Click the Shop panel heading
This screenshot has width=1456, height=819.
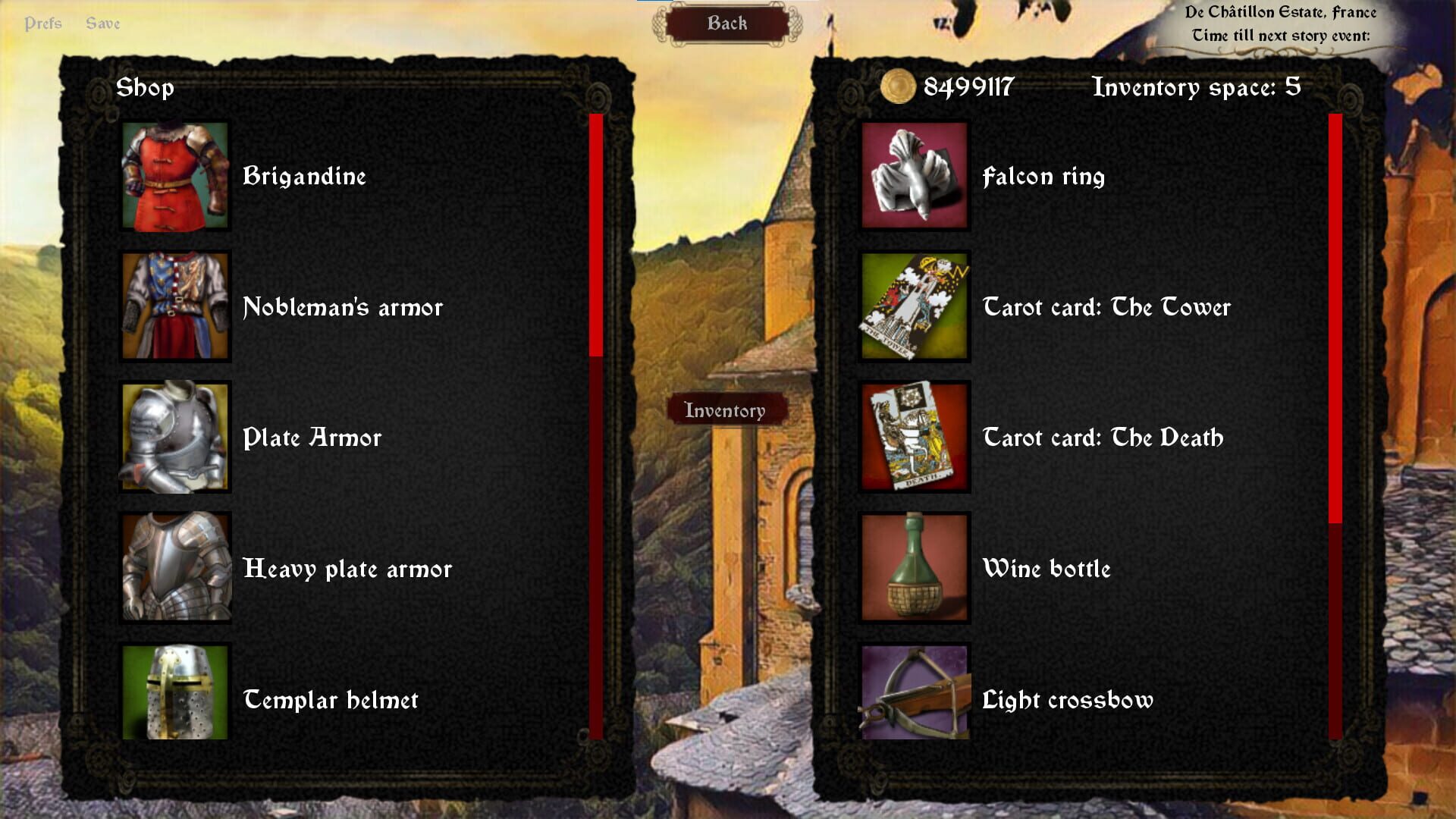[146, 86]
